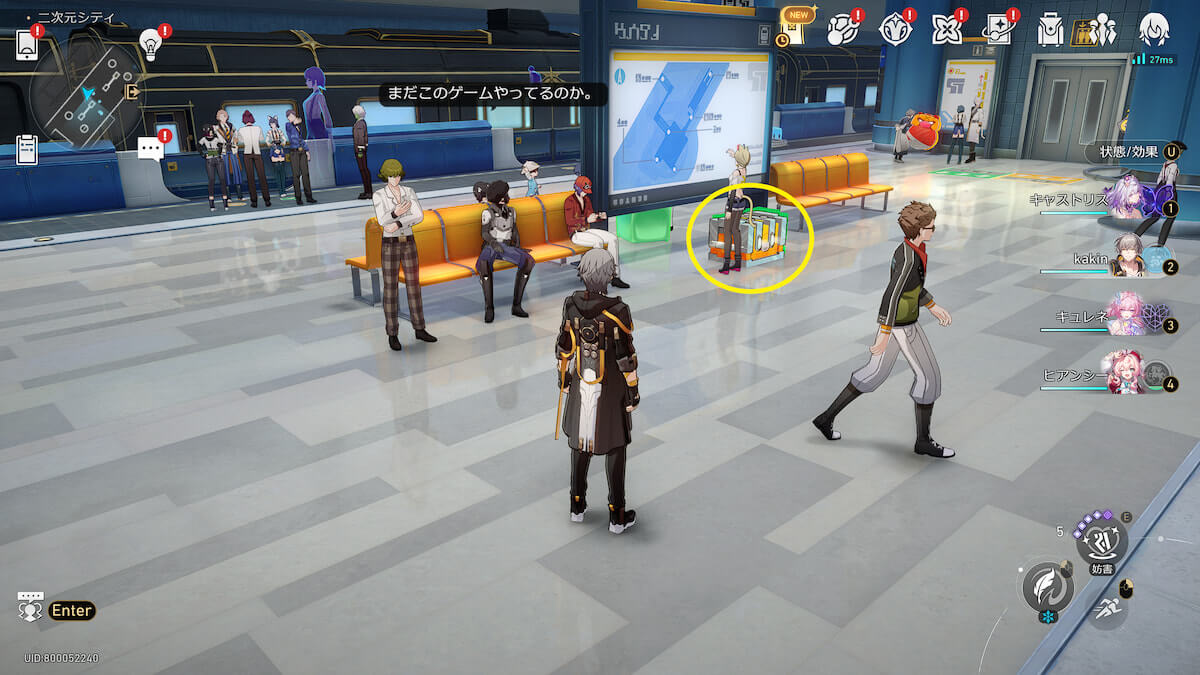Toggle the sprint running icon
Viewport: 1200px width, 675px height.
pyautogui.click(x=1106, y=606)
